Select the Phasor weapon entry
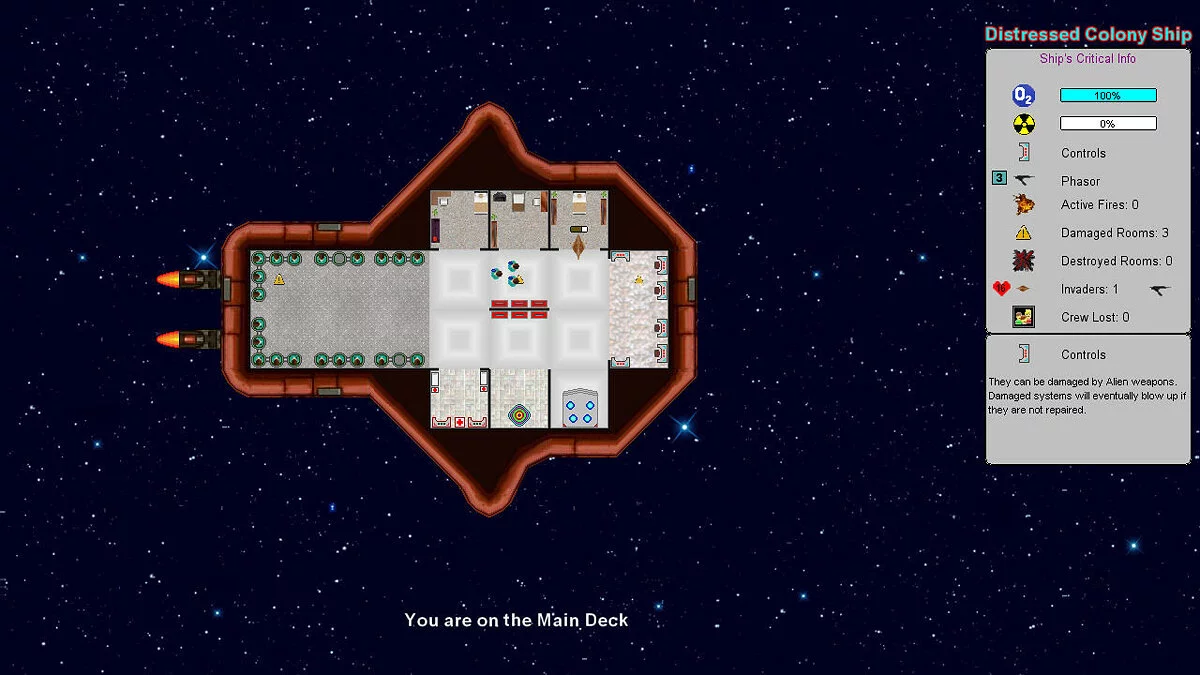1200x675 pixels. click(x=1080, y=181)
